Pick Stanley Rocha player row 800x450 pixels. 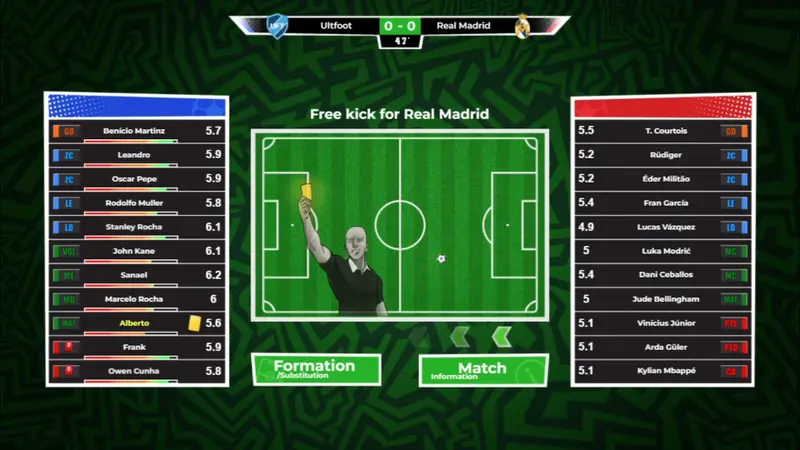(x=134, y=227)
